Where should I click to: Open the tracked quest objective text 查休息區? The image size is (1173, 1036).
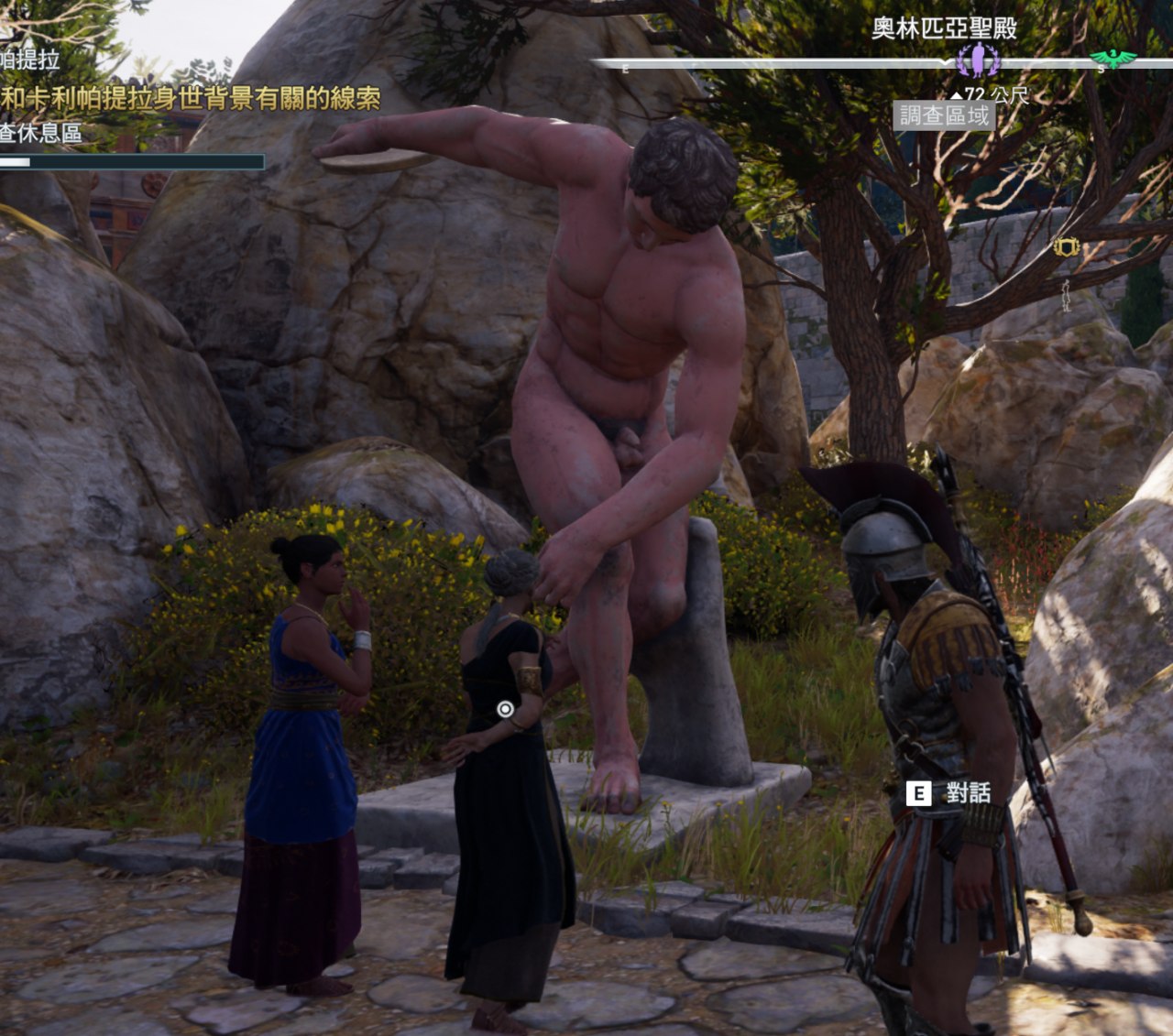(41, 133)
